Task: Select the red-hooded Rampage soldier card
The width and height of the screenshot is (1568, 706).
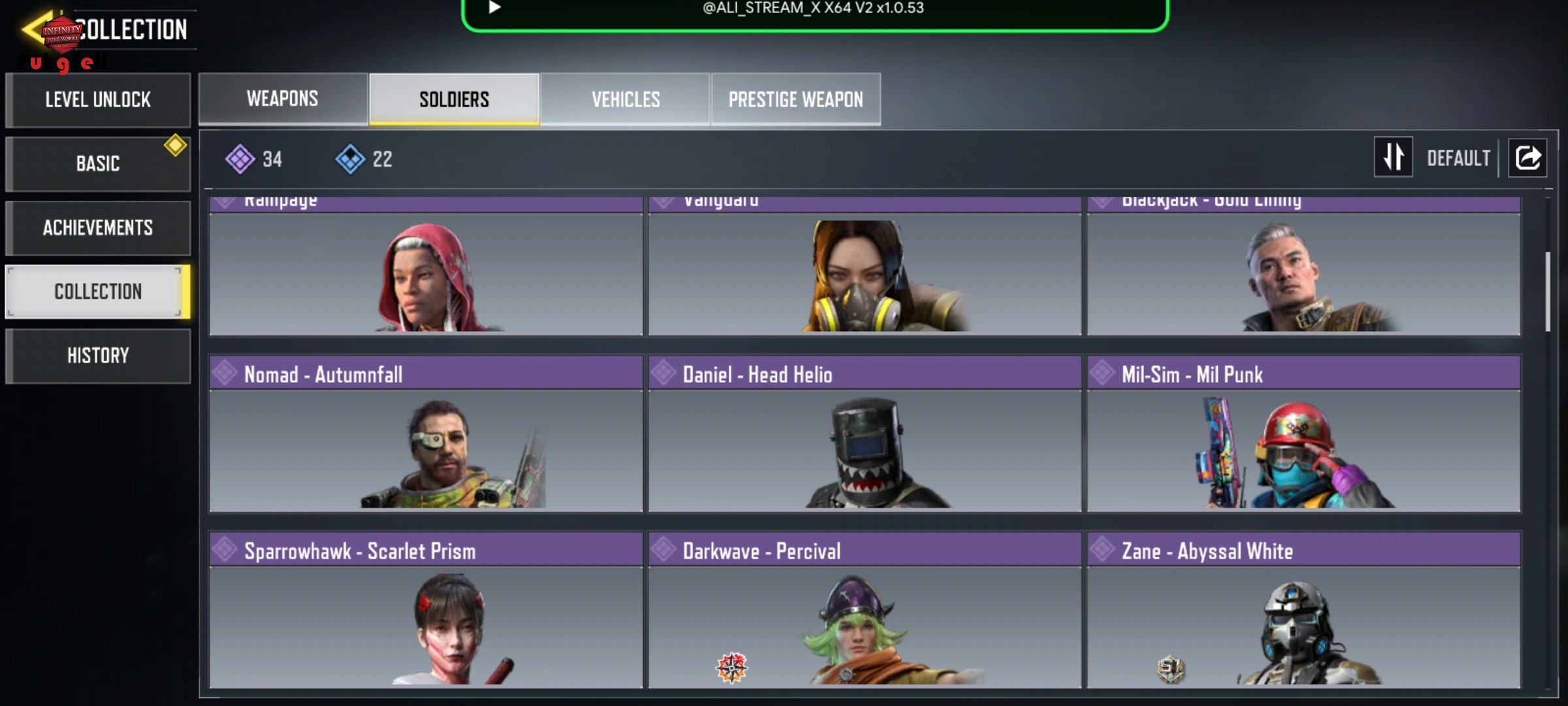Action: 426,268
